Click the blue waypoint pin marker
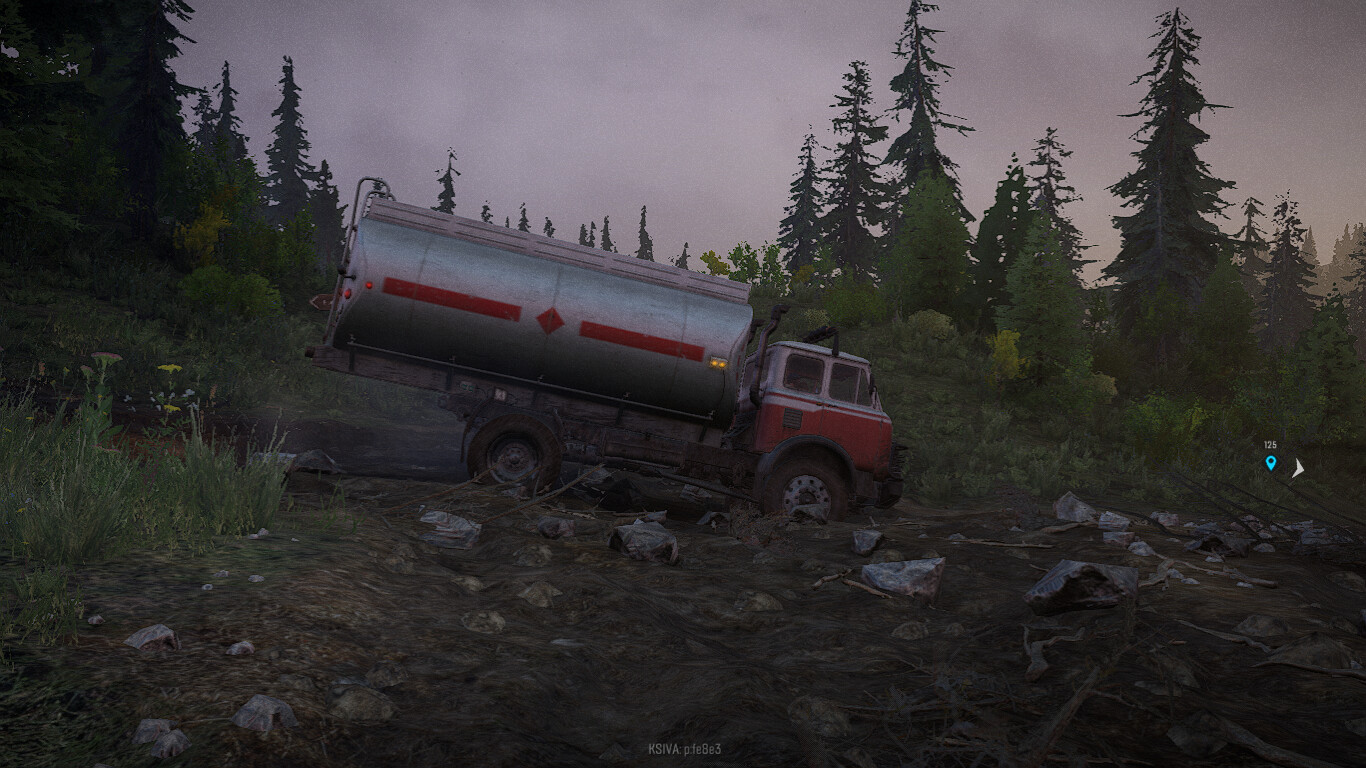The height and width of the screenshot is (768, 1366). tap(1271, 463)
